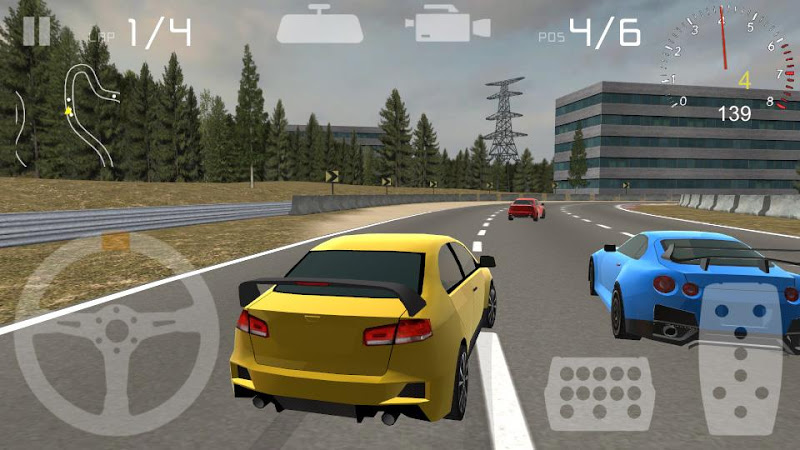This screenshot has height=450, width=800.
Task: Switch the camera view
Action: click(x=446, y=26)
